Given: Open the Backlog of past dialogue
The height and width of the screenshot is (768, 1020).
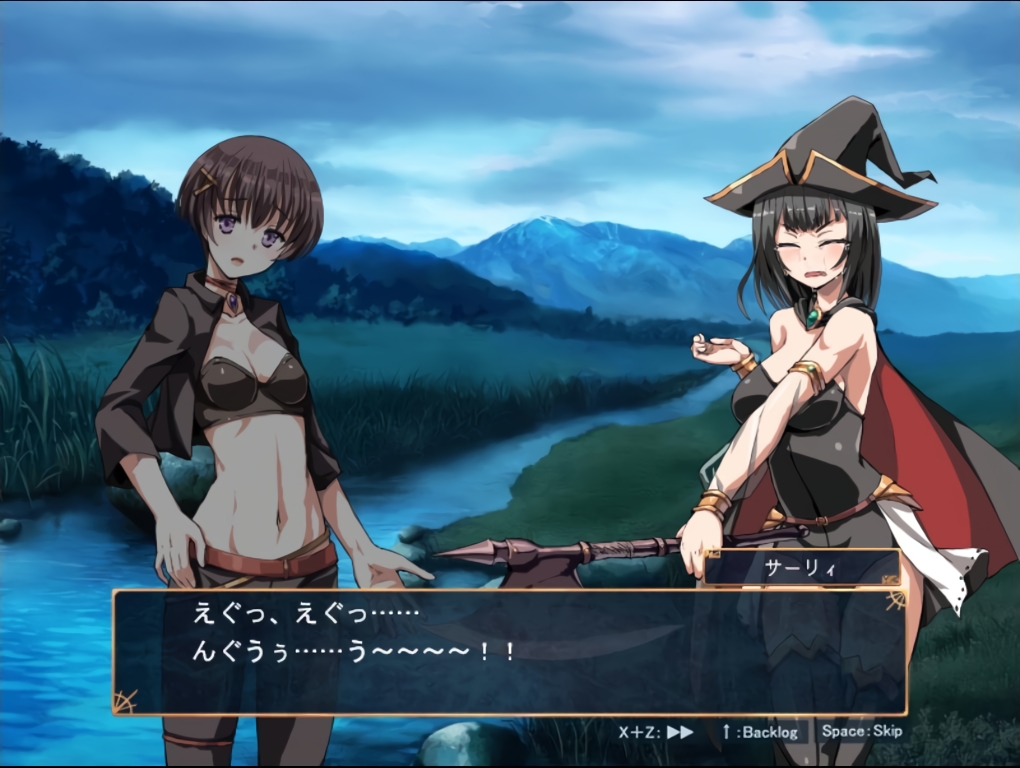Looking at the screenshot, I should point(760,731).
